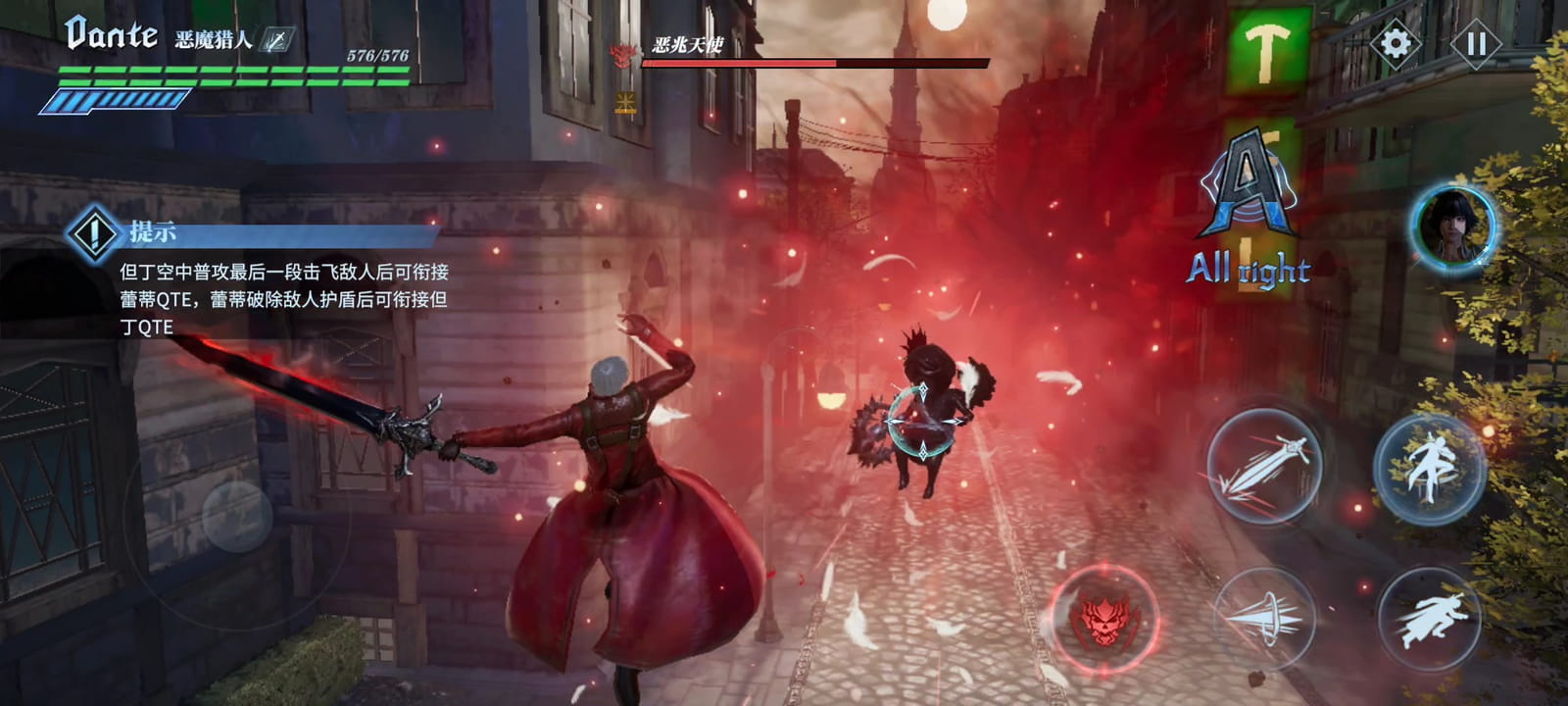Trigger the red demon skull ability
The height and width of the screenshot is (706, 1568).
click(1104, 617)
